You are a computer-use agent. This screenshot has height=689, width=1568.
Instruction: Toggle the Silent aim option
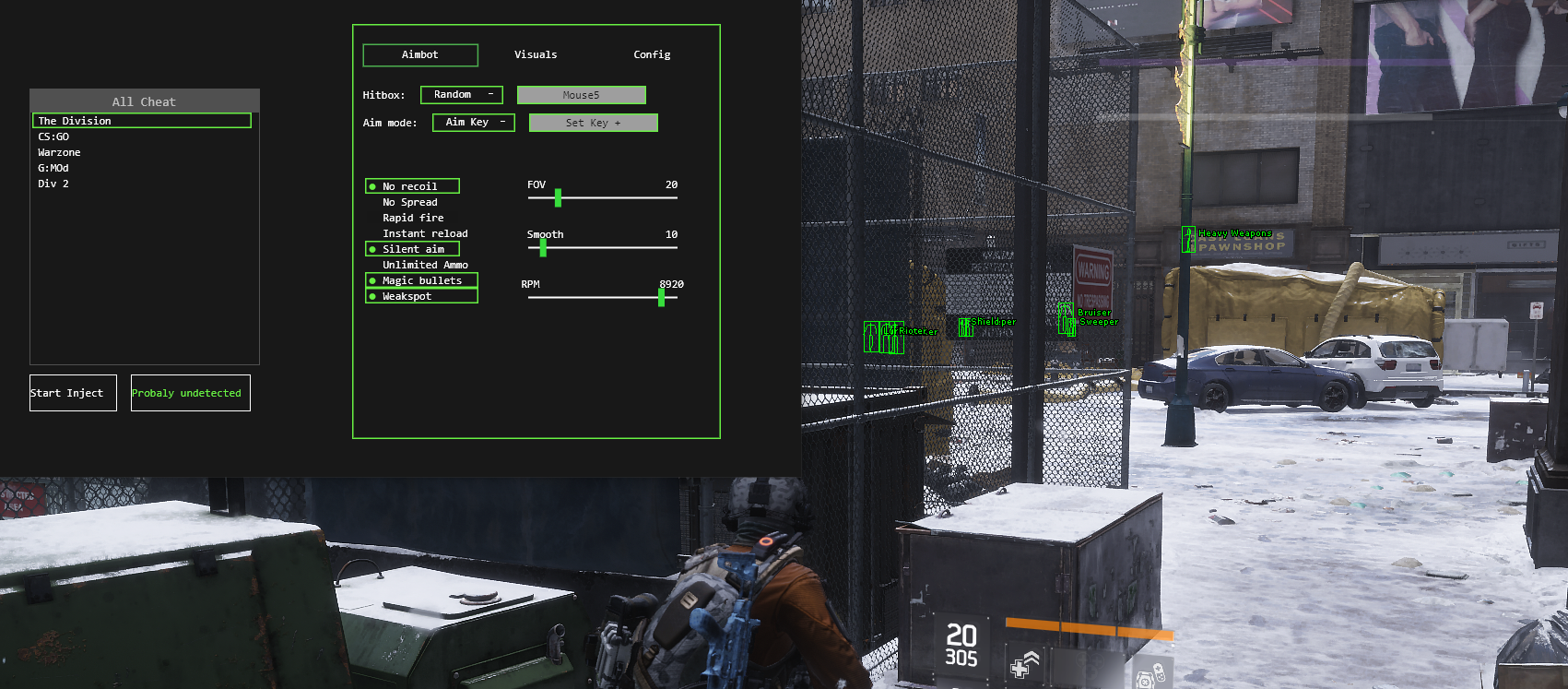[x=412, y=249]
